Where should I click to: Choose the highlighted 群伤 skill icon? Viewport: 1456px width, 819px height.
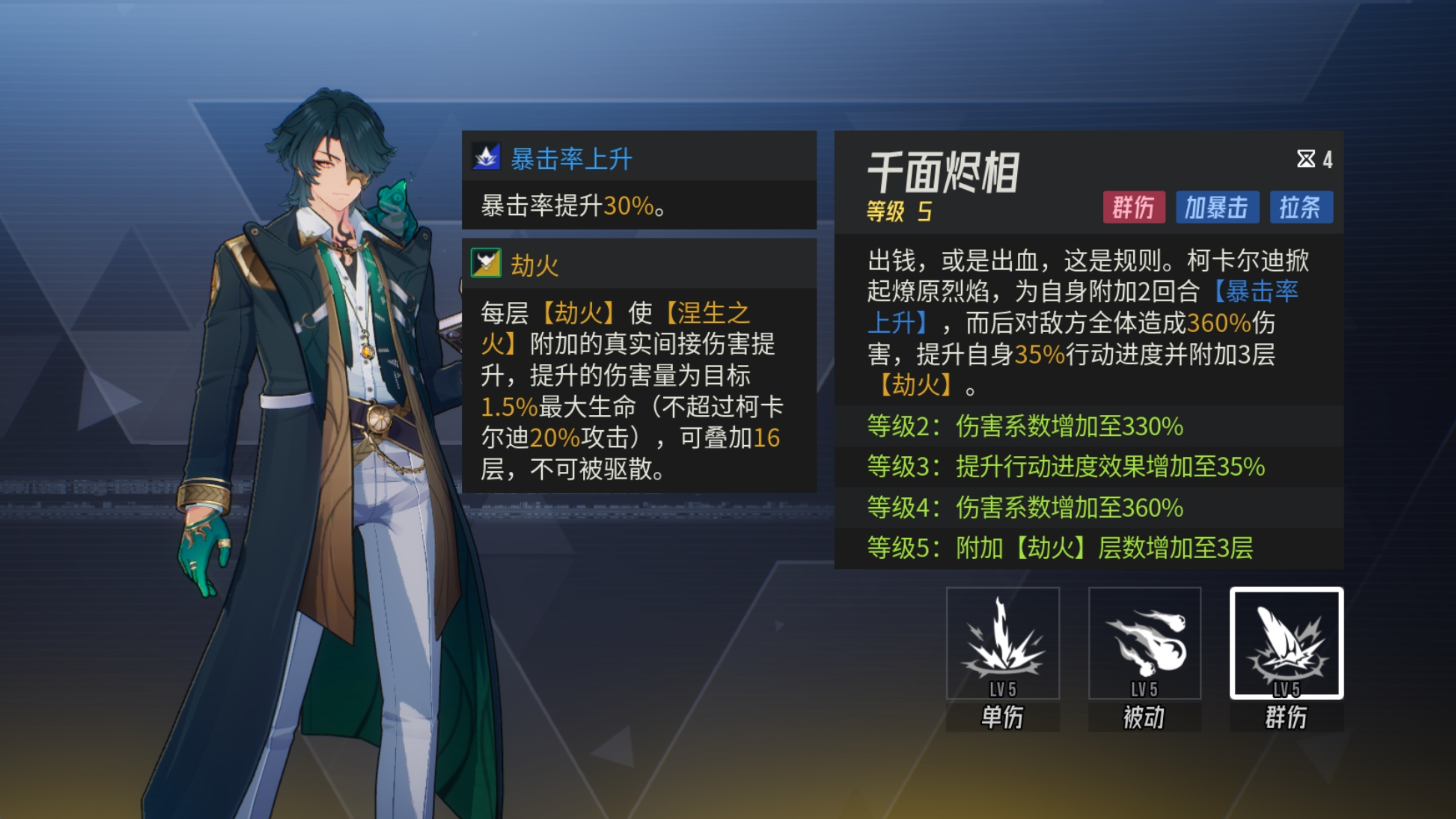1286,643
